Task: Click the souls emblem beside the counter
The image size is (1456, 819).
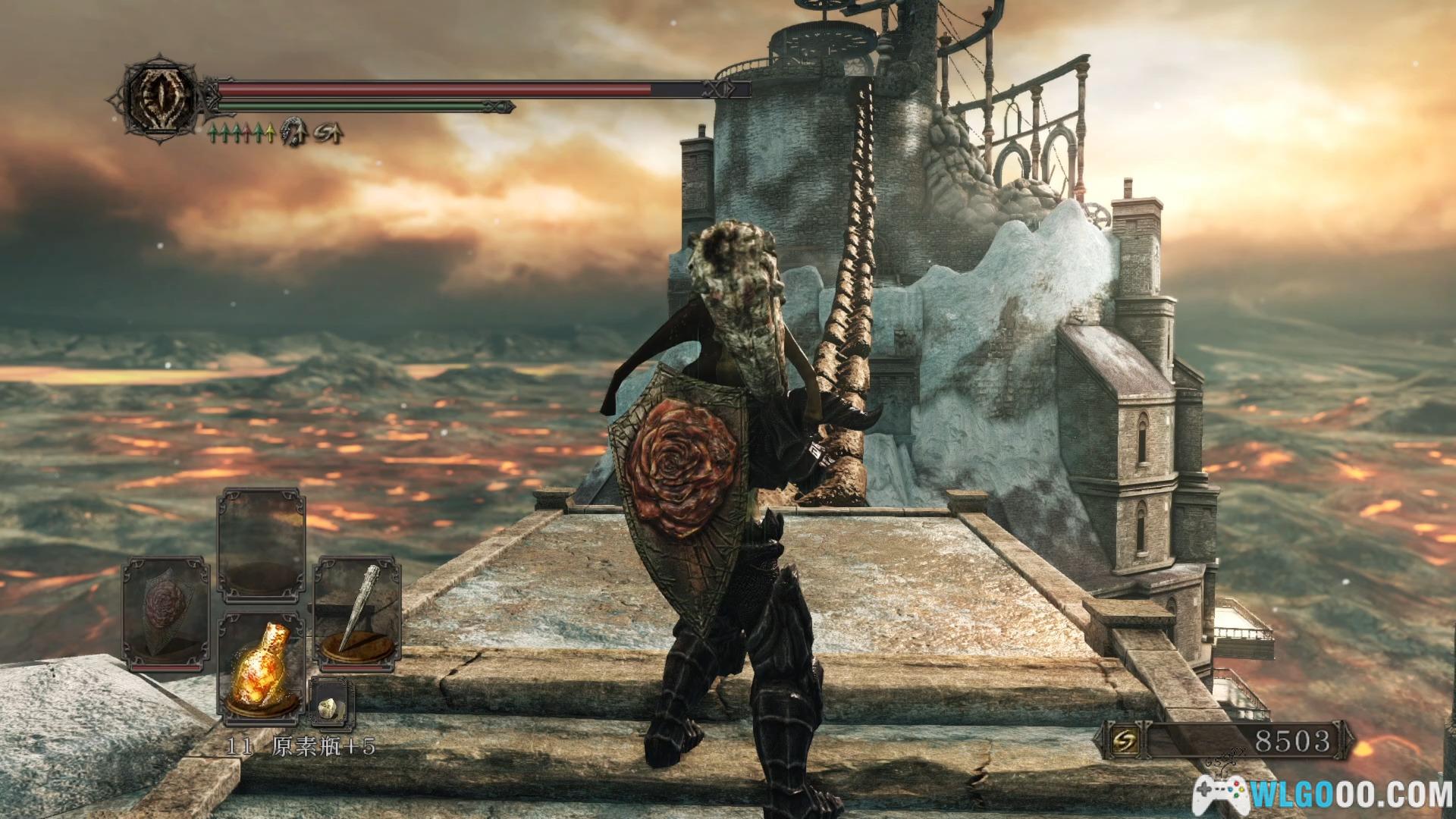Action: coord(1122,741)
